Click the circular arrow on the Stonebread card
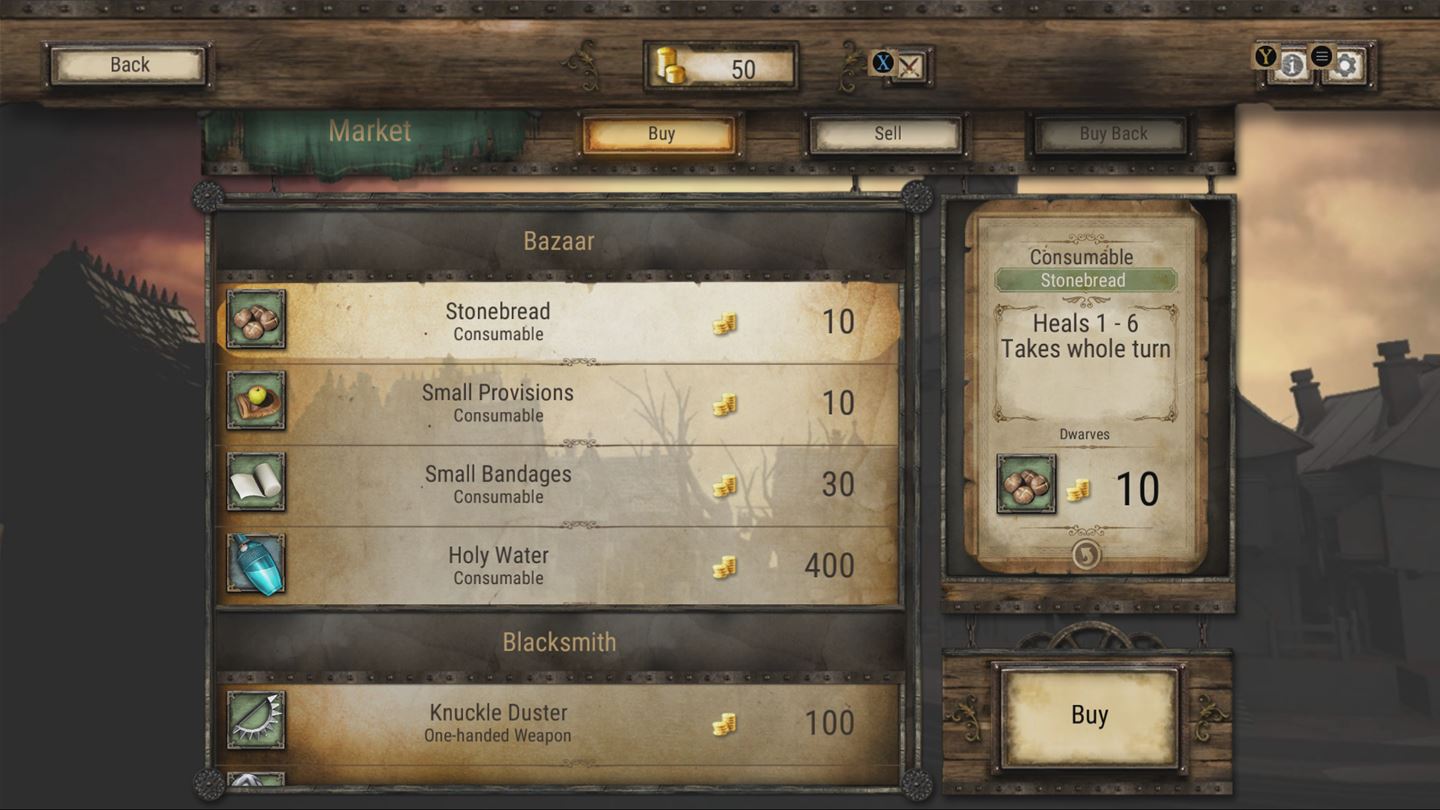Image resolution: width=1440 pixels, height=810 pixels. (1085, 554)
